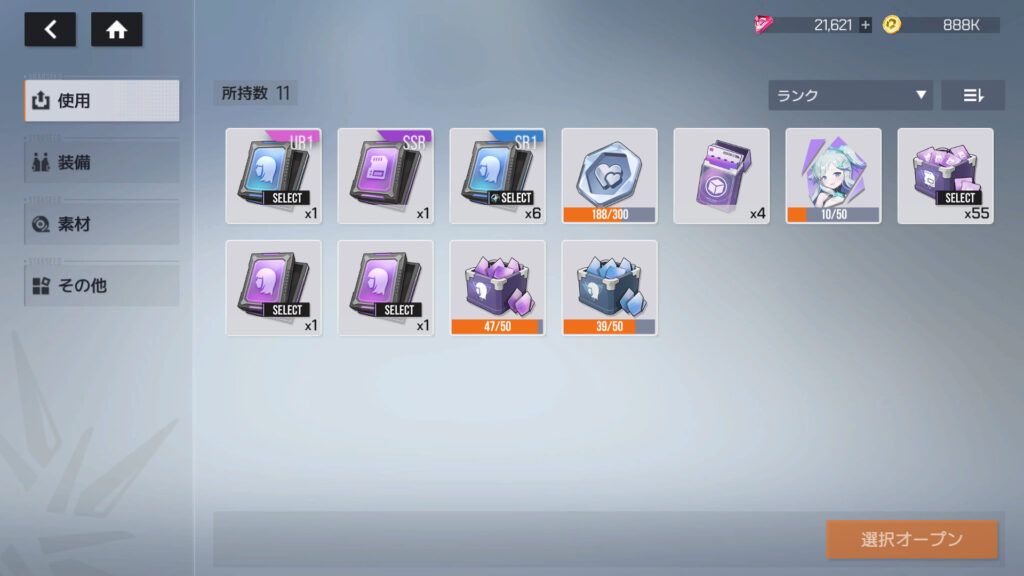Select the purple crystal crate 47/50
The height and width of the screenshot is (576, 1024).
coord(498,287)
